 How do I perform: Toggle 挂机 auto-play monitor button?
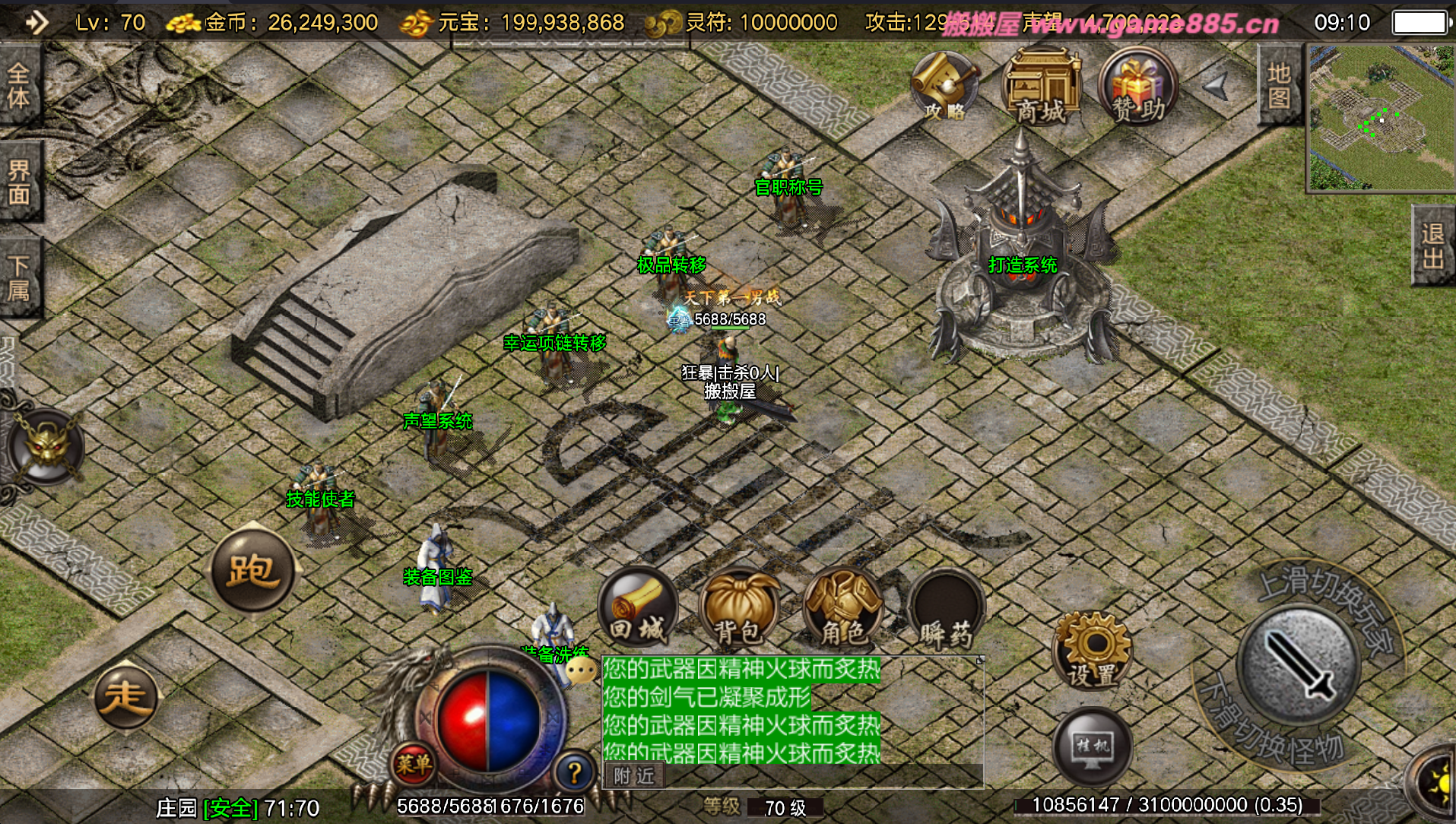point(1092,747)
